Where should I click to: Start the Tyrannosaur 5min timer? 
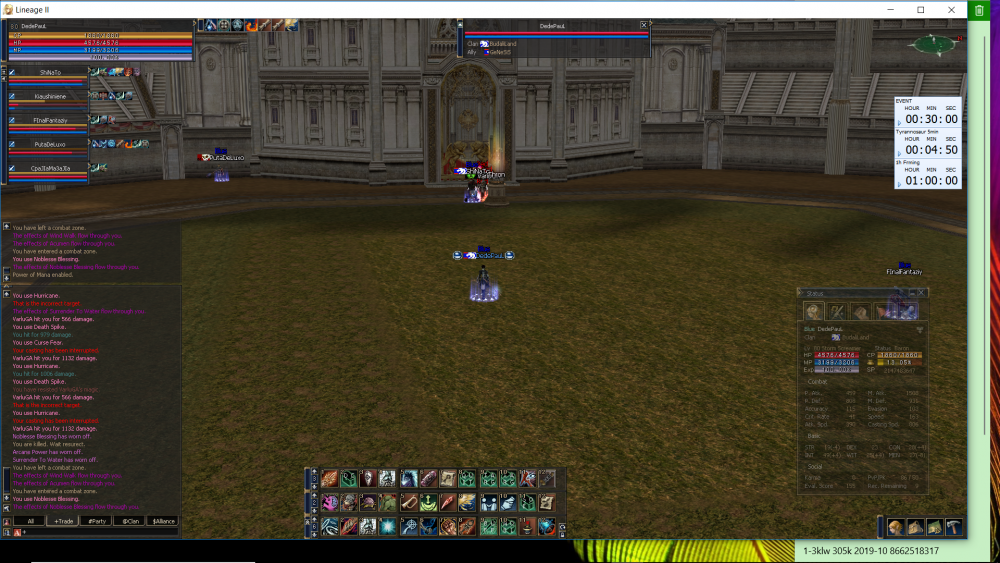(898, 155)
